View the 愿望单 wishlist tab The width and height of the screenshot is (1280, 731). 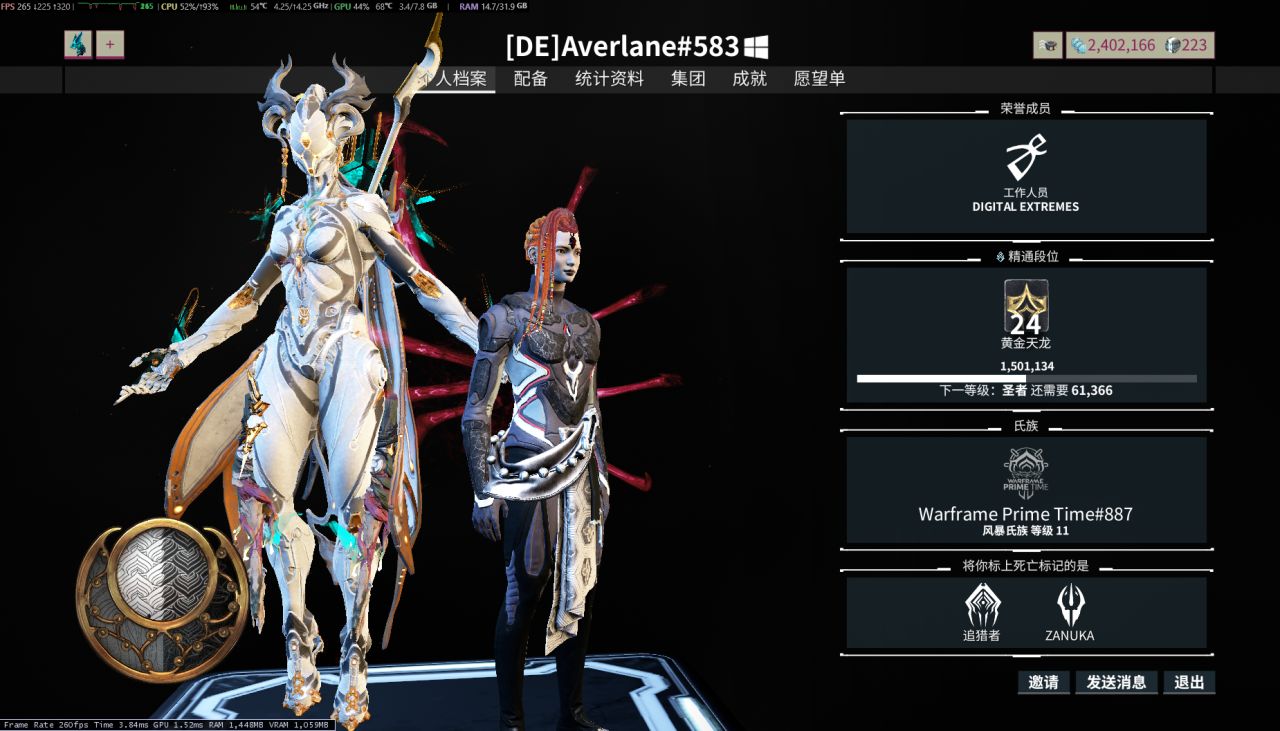819,79
